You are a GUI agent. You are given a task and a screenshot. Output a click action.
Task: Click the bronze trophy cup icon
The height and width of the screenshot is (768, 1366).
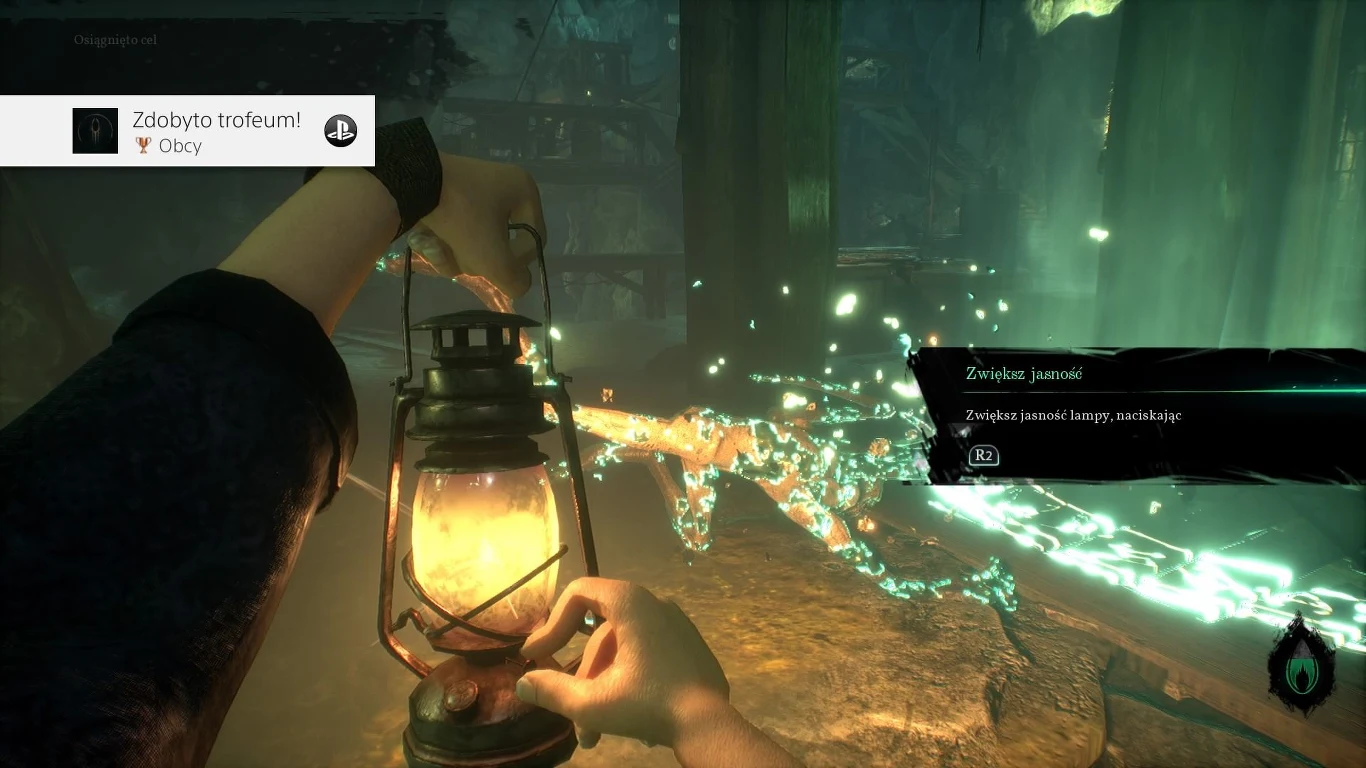coord(146,146)
